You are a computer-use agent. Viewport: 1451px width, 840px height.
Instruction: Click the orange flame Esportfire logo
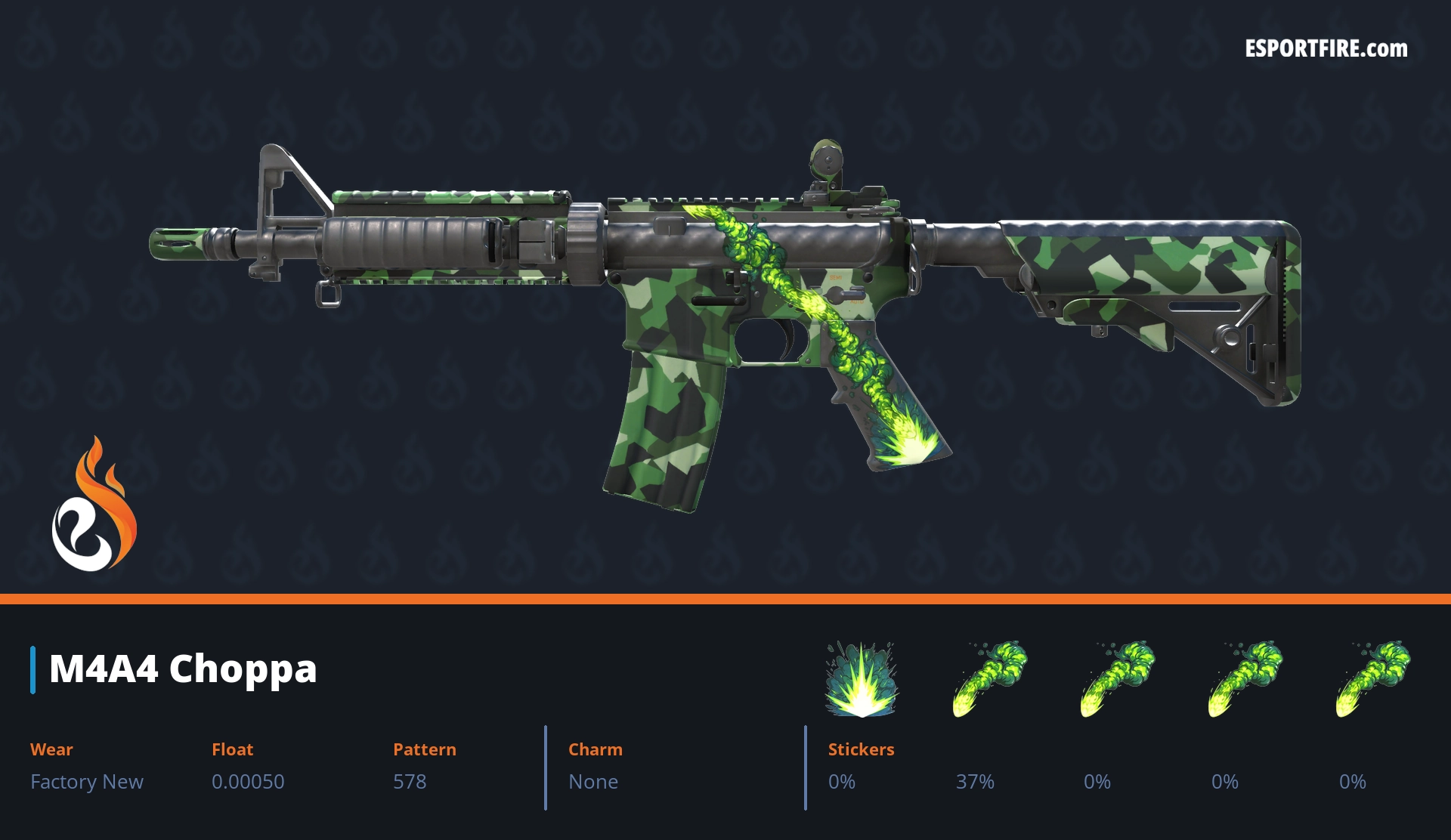(94, 505)
